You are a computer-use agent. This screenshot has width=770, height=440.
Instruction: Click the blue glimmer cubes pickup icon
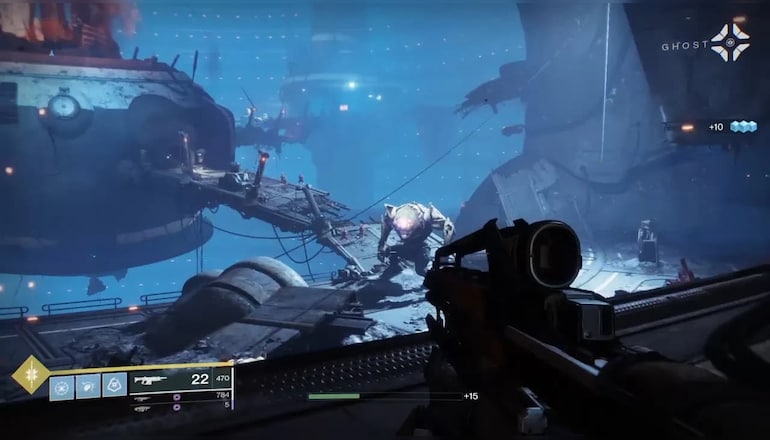pyautogui.click(x=743, y=127)
